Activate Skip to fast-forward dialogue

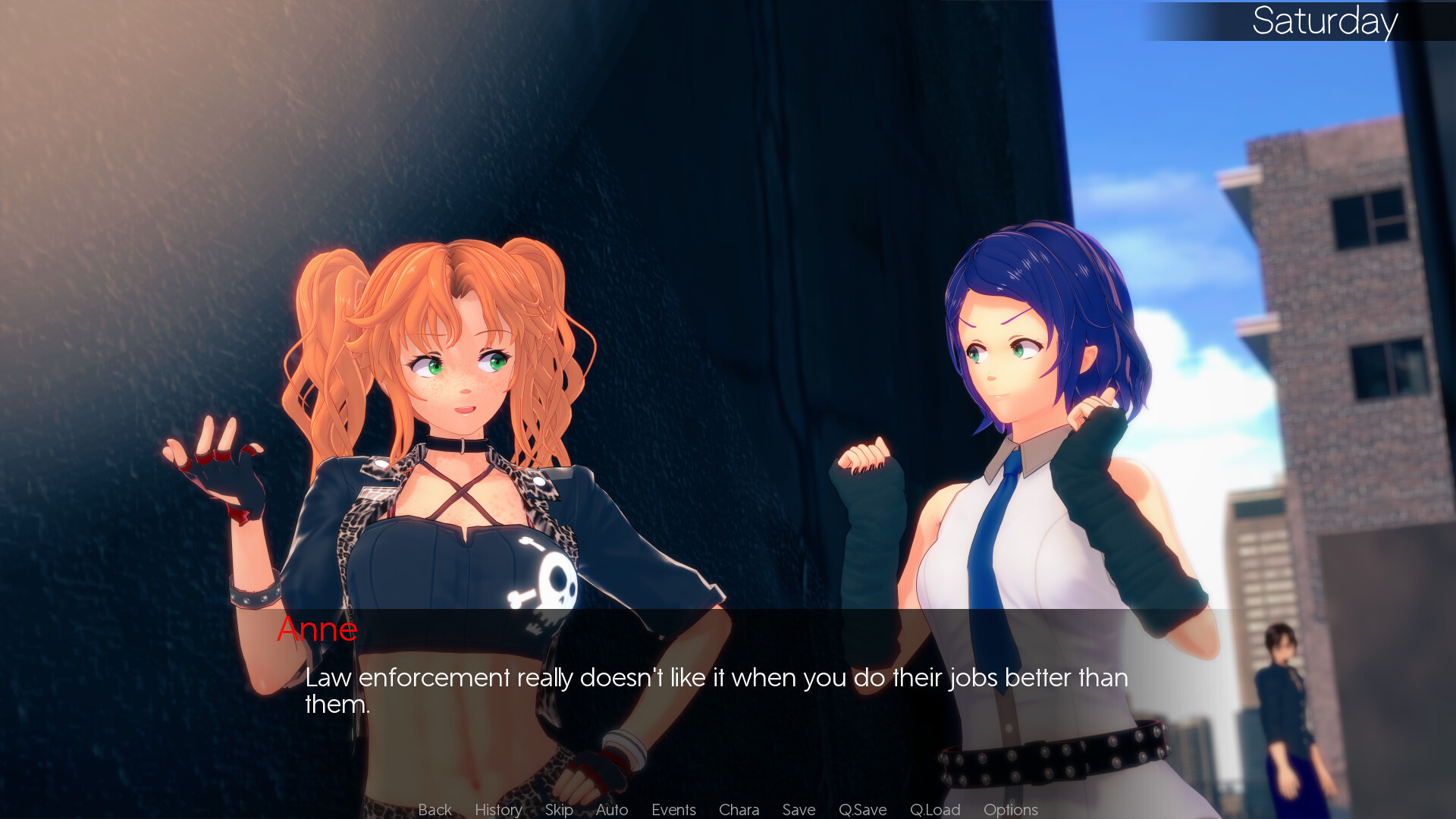(559, 810)
